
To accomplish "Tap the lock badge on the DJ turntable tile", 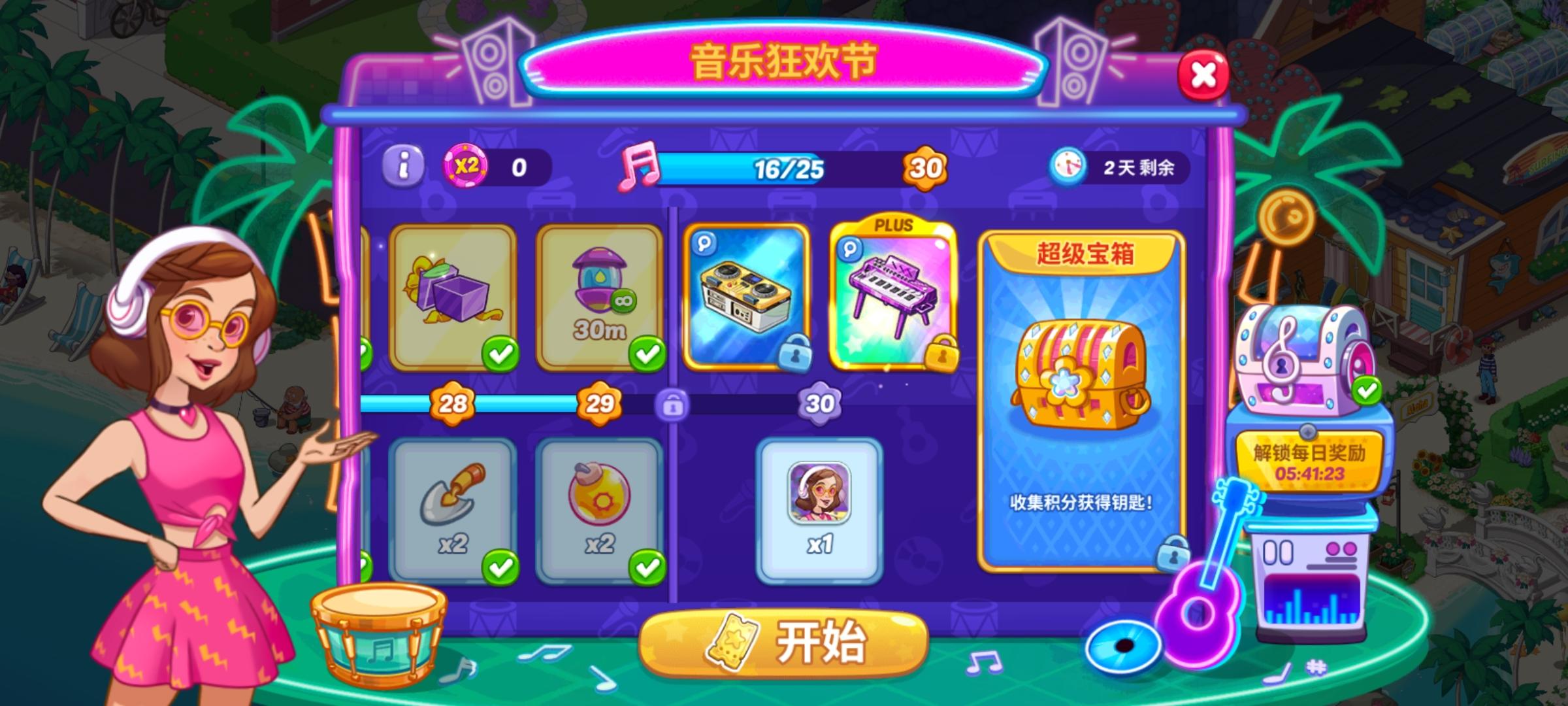I will click(x=797, y=354).
